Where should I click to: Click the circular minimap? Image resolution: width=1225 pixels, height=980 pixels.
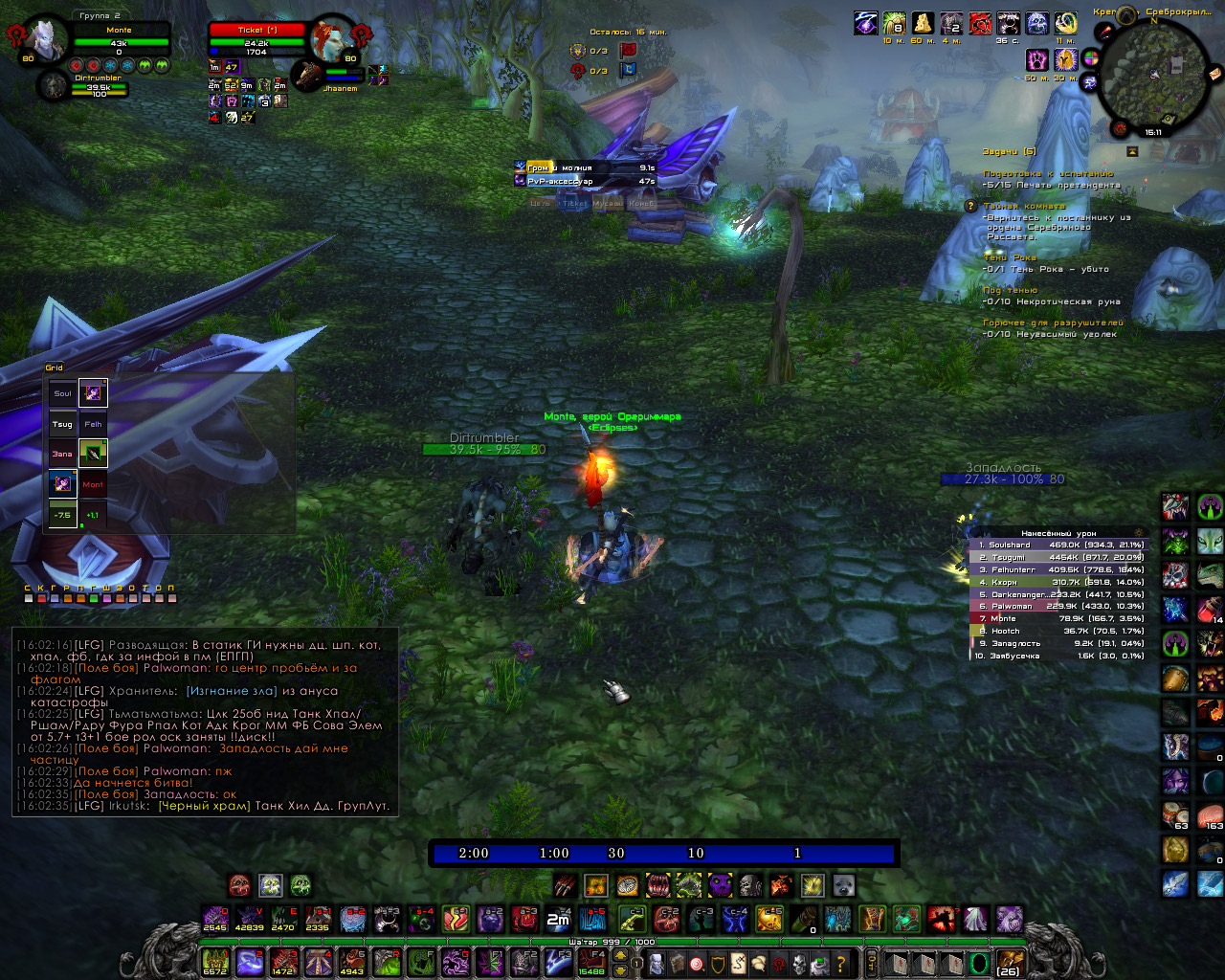coord(1152,77)
